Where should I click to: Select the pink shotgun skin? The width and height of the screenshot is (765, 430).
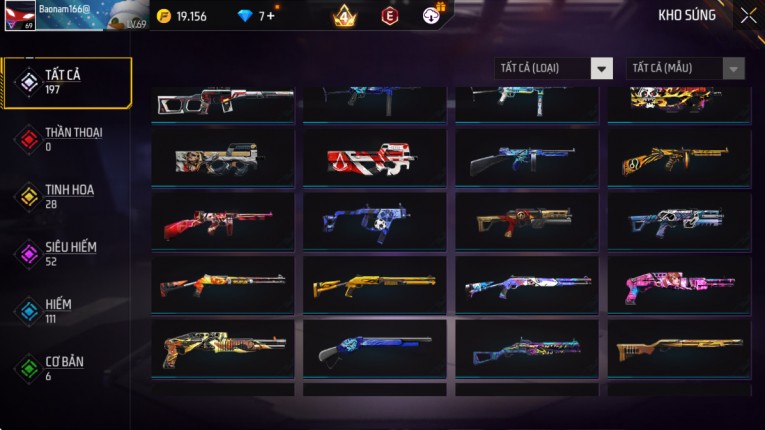click(x=678, y=285)
